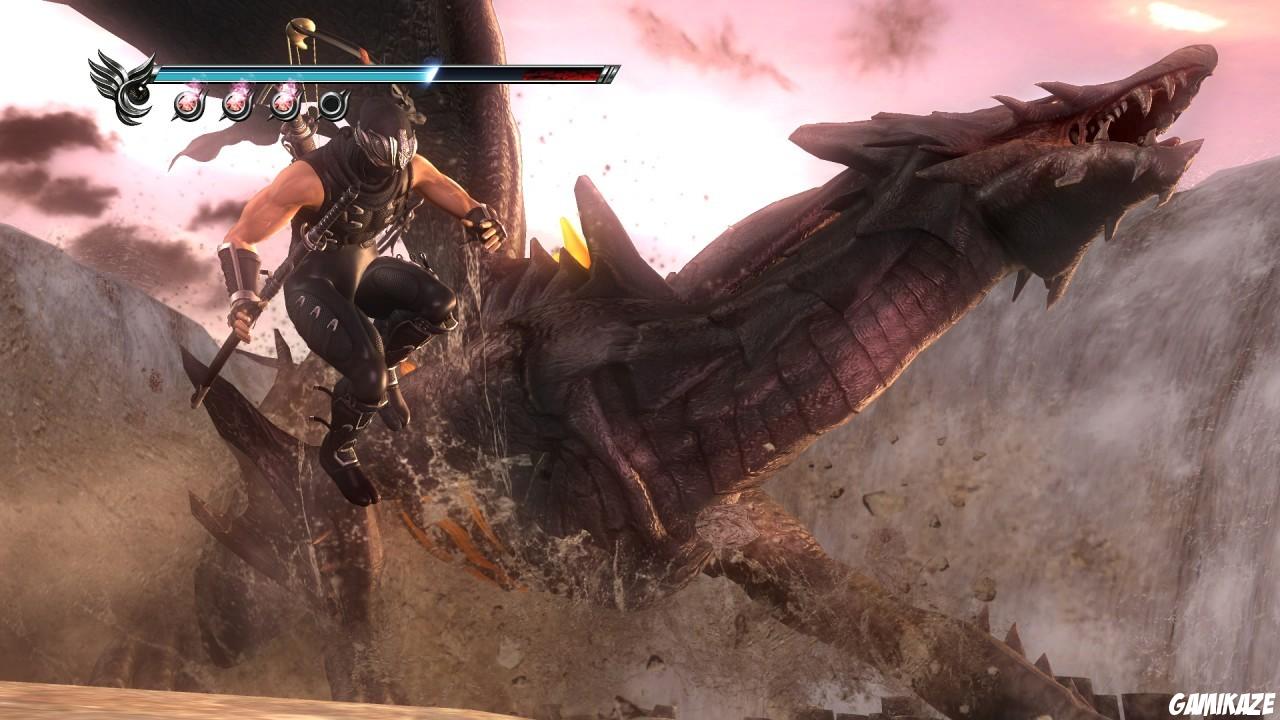The height and width of the screenshot is (720, 1280).
Task: Toggle the depleted Ninpo orb indicator
Action: click(x=332, y=103)
